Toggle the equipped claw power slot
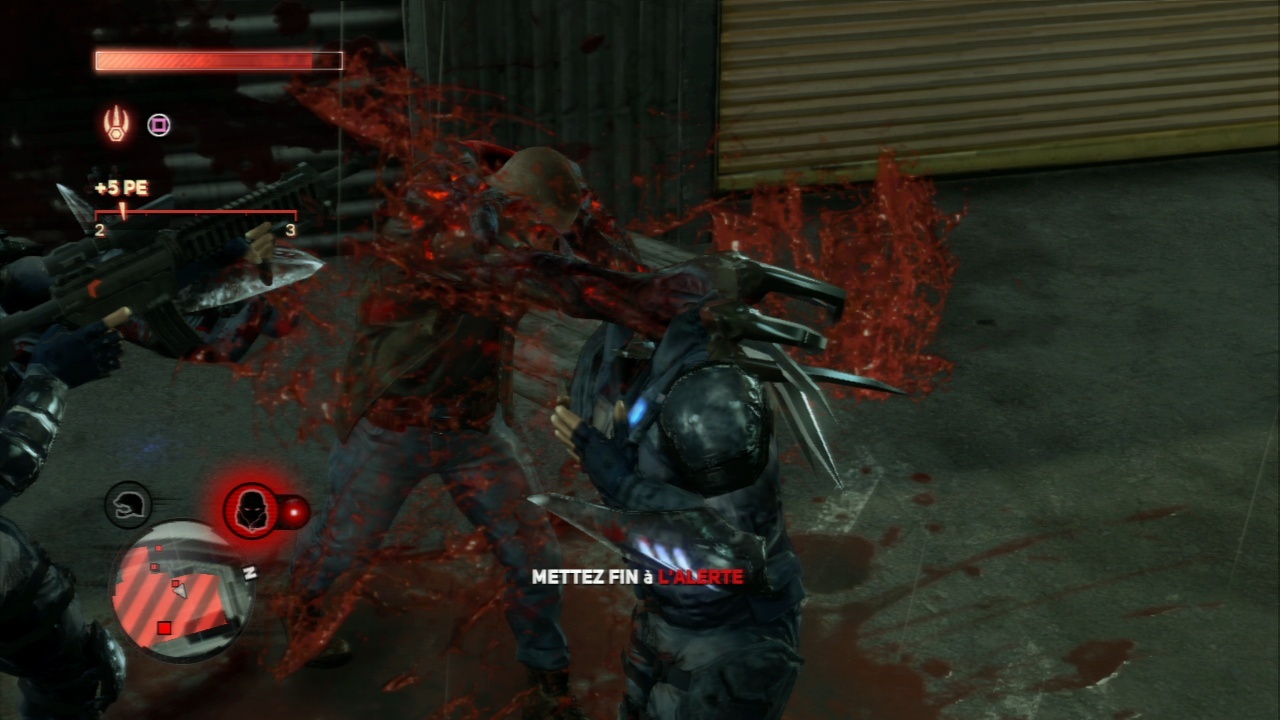 [116, 124]
